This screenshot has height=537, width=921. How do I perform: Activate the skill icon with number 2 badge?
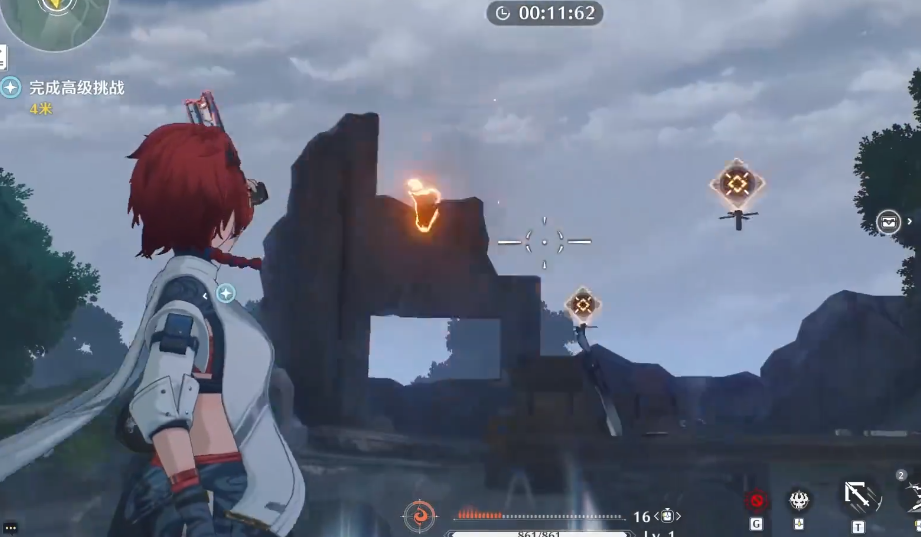912,493
